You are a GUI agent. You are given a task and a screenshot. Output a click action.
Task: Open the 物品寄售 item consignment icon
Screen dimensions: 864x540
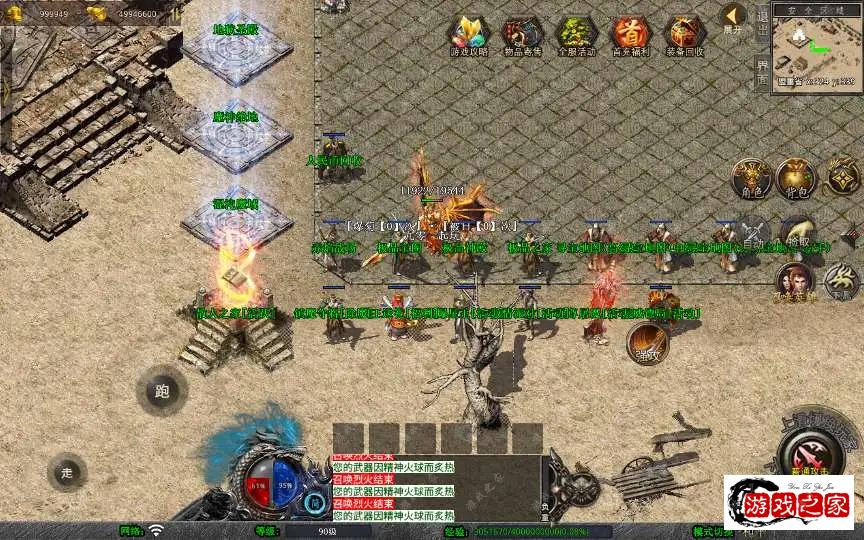522,35
